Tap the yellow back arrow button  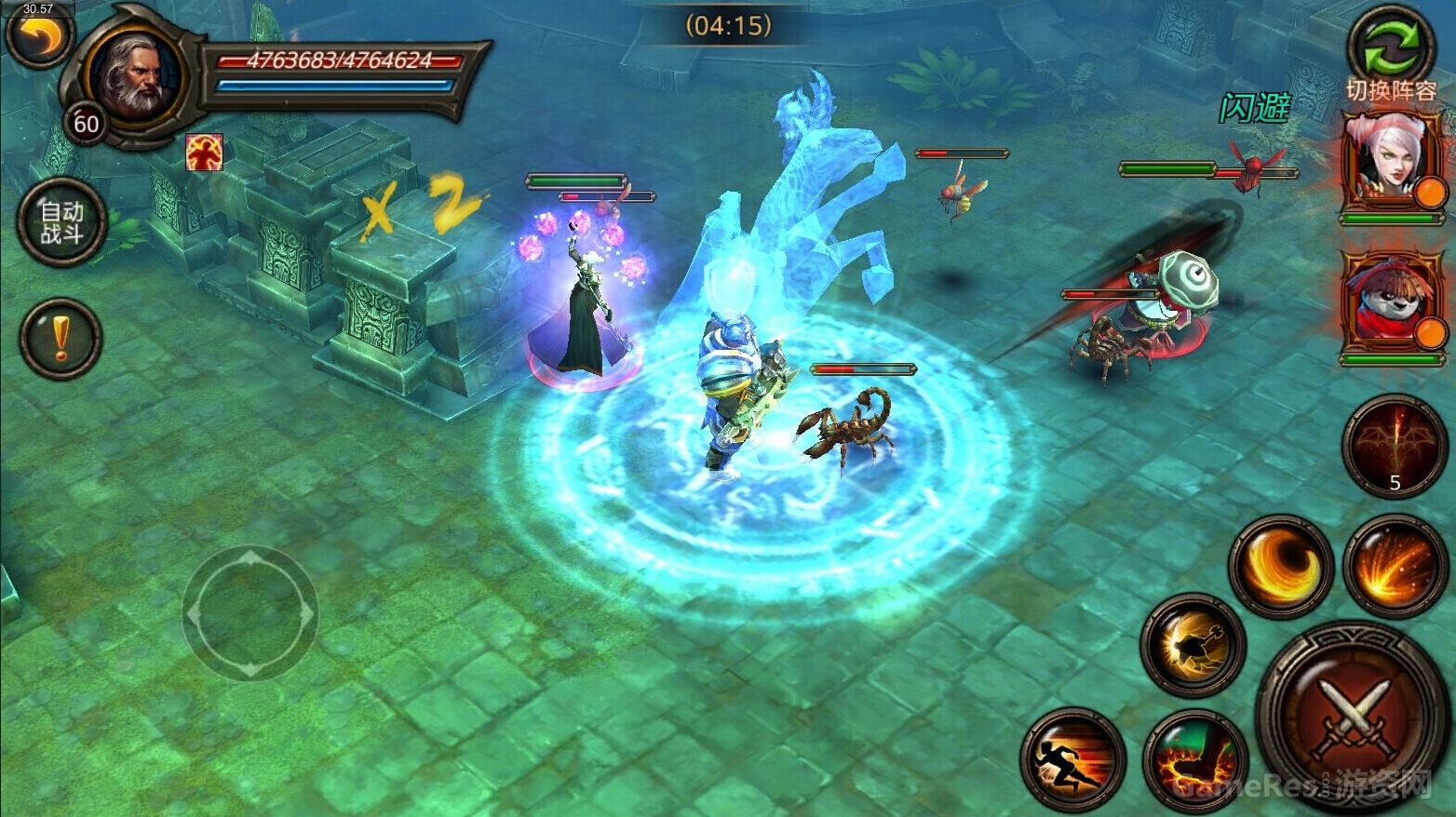(x=39, y=35)
